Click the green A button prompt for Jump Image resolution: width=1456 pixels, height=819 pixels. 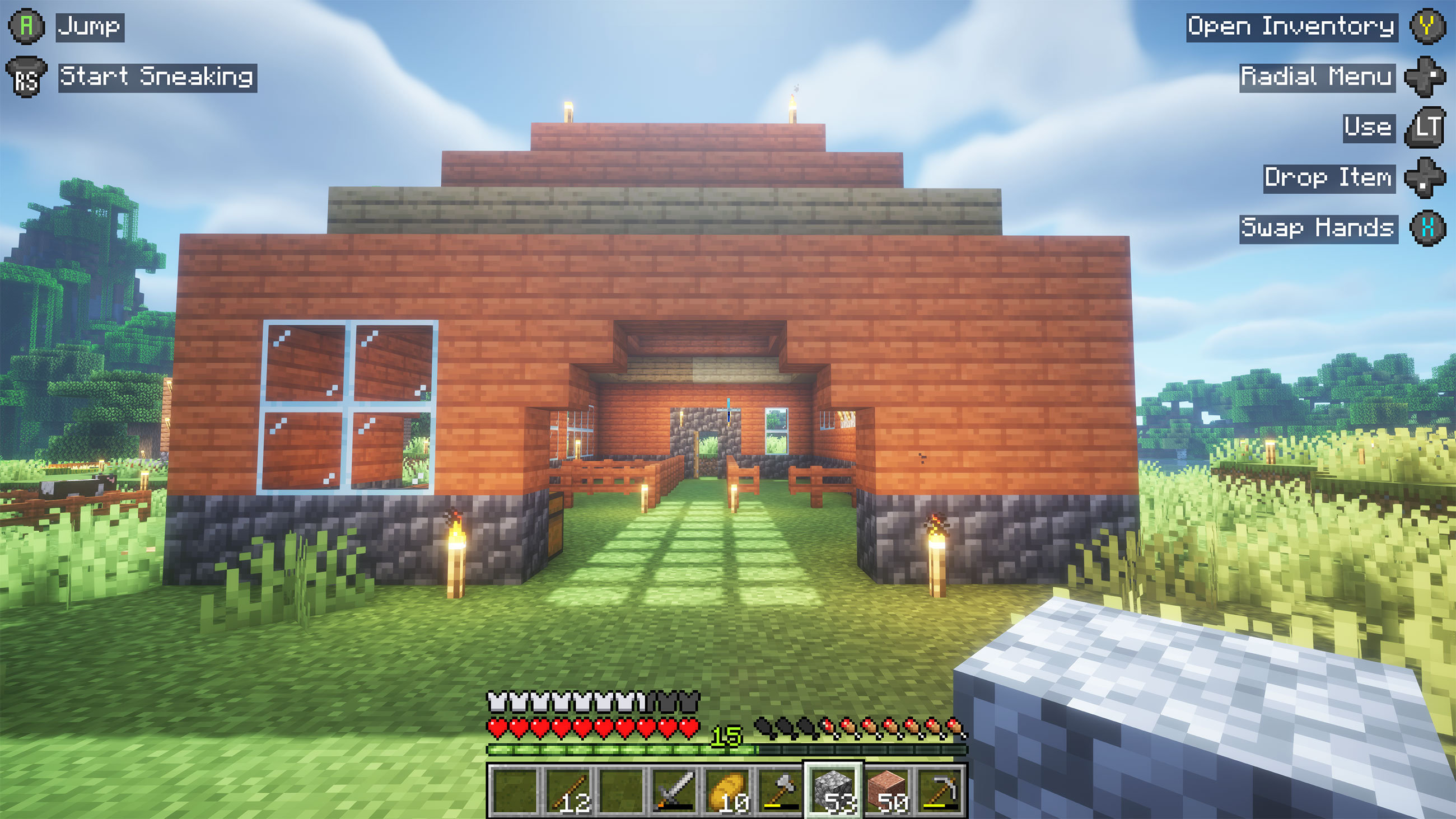pos(25,25)
